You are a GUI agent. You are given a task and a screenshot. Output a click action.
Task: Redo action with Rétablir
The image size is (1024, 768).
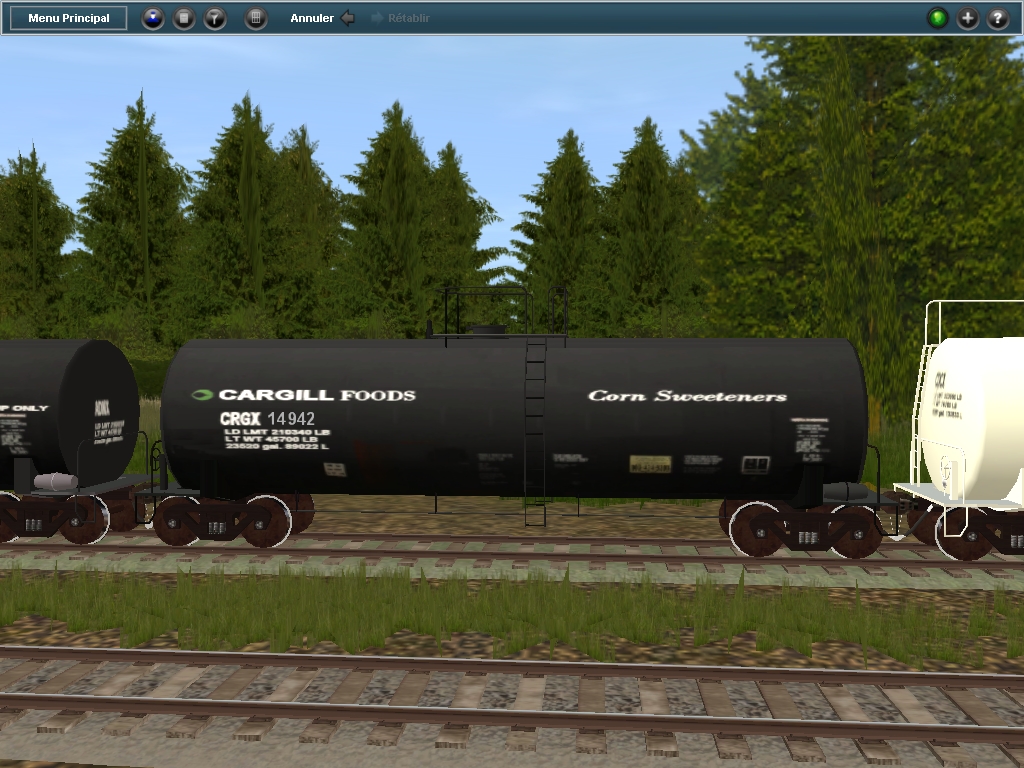[x=400, y=18]
